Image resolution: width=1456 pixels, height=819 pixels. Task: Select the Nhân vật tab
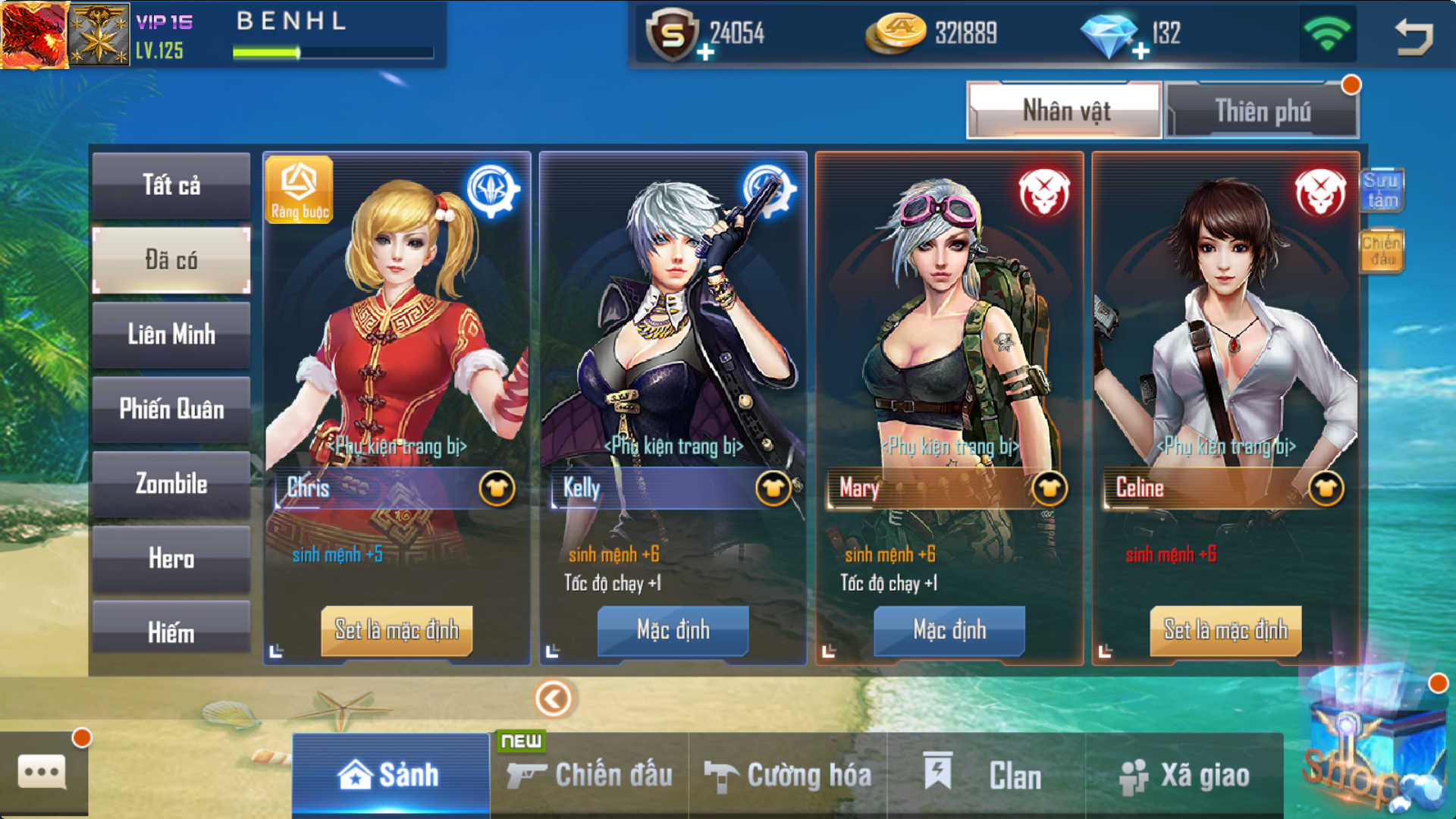[1065, 111]
